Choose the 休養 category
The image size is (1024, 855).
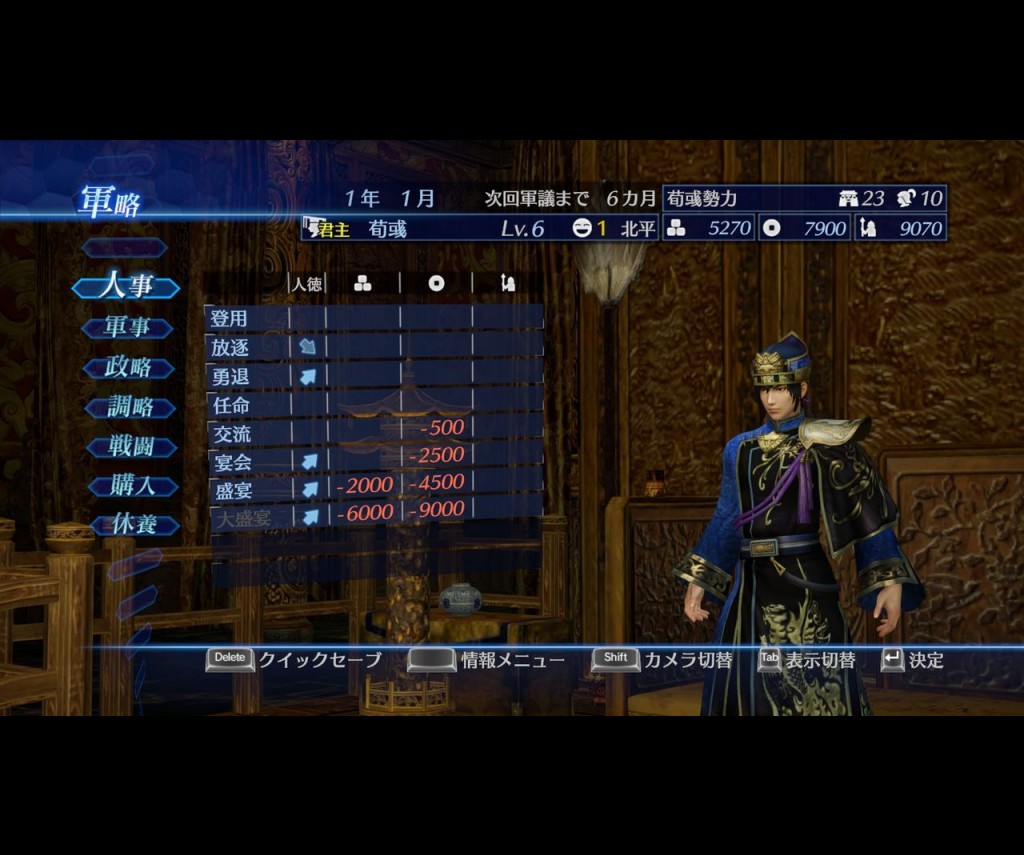coord(130,524)
